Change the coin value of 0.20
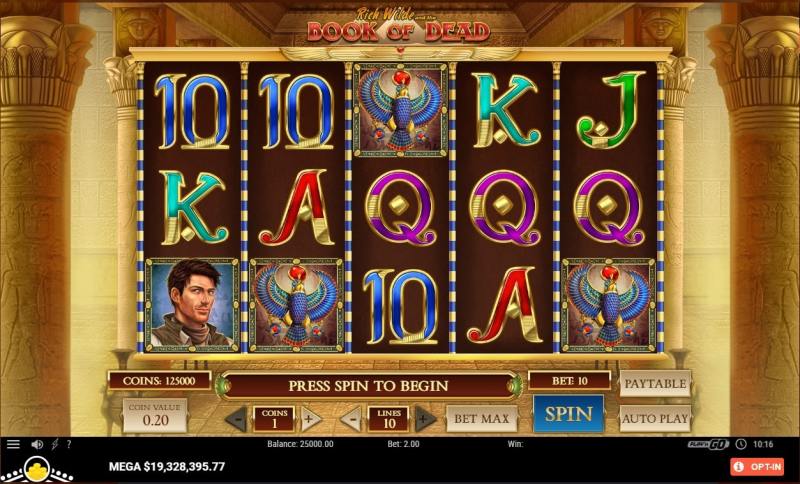800x484 pixels. click(x=154, y=415)
